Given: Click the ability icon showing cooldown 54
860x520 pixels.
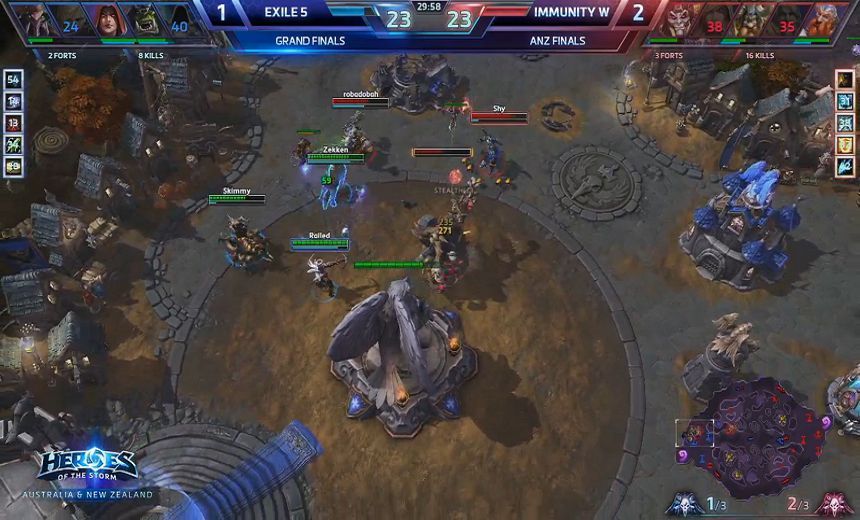Looking at the screenshot, I should [x=13, y=79].
